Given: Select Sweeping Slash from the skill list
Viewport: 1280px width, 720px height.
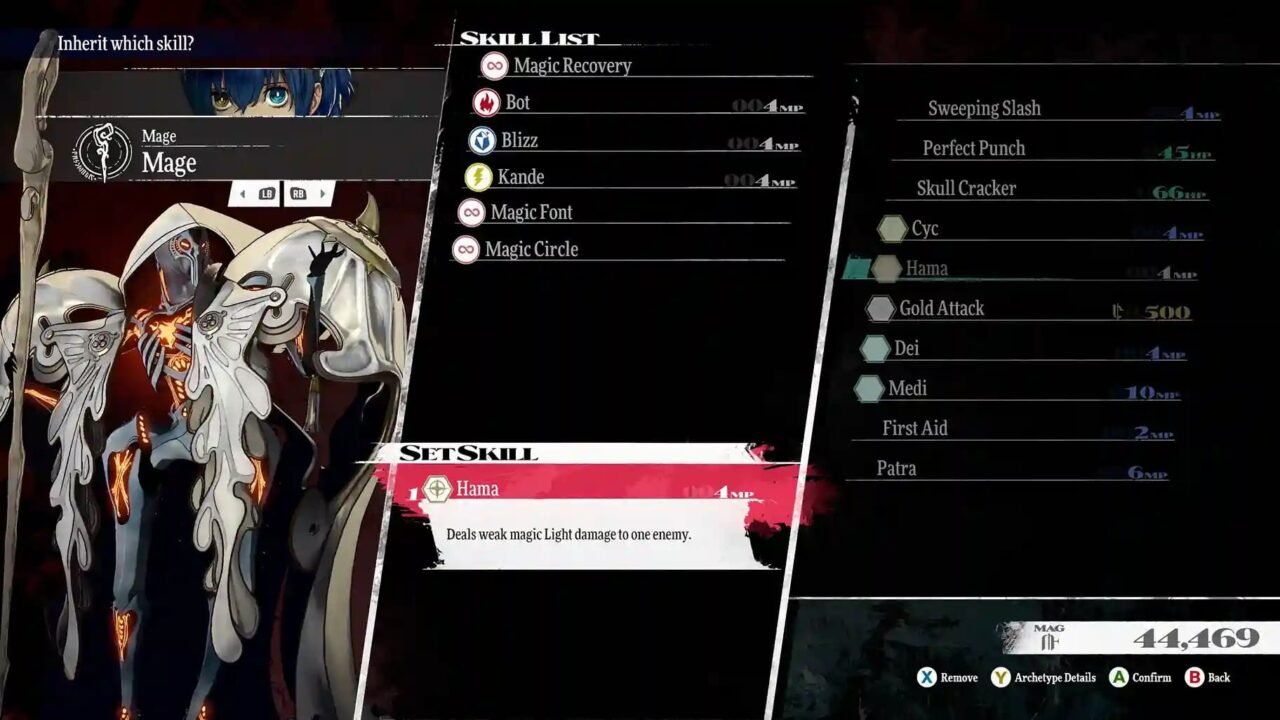Looking at the screenshot, I should 984,108.
